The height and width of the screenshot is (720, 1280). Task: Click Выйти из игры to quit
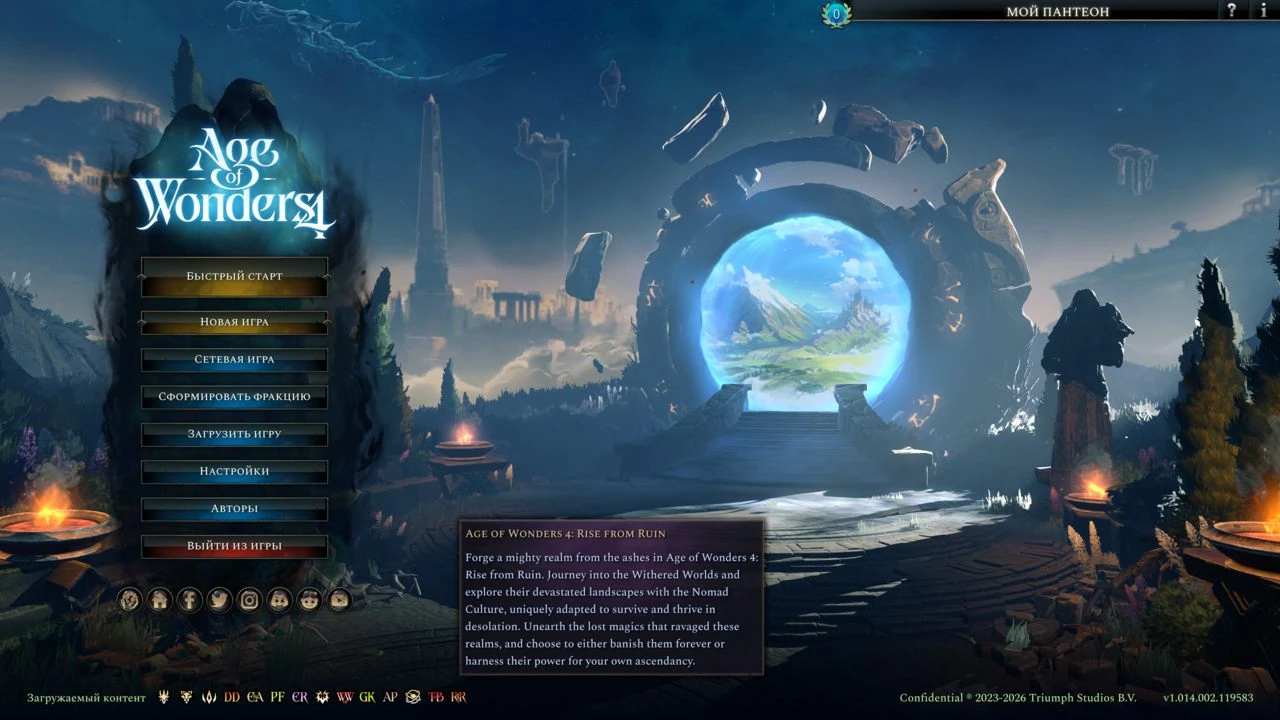point(234,546)
